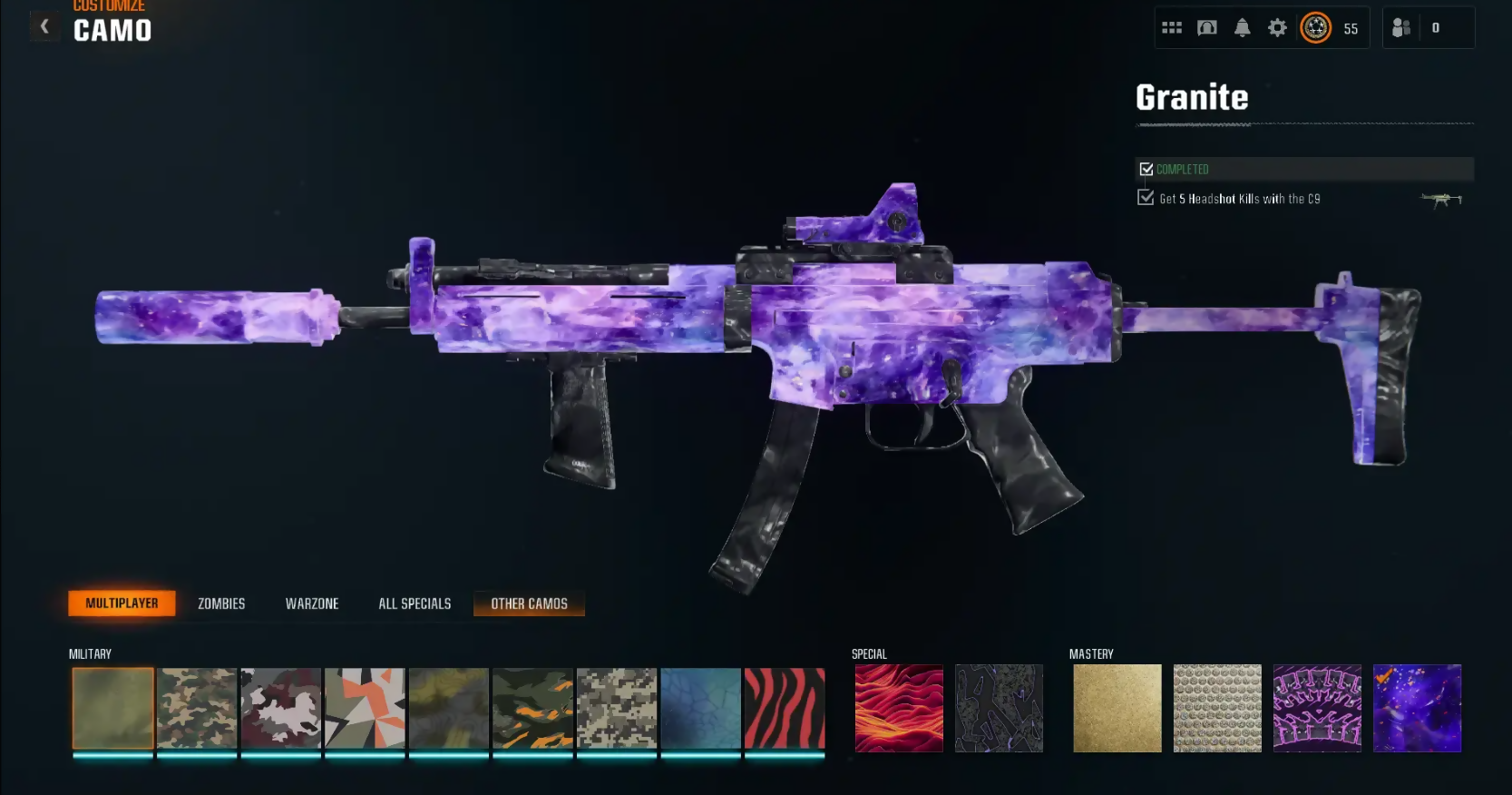Equip the purple galaxy mastery camo
This screenshot has height=795, width=1512.
[x=1417, y=709]
